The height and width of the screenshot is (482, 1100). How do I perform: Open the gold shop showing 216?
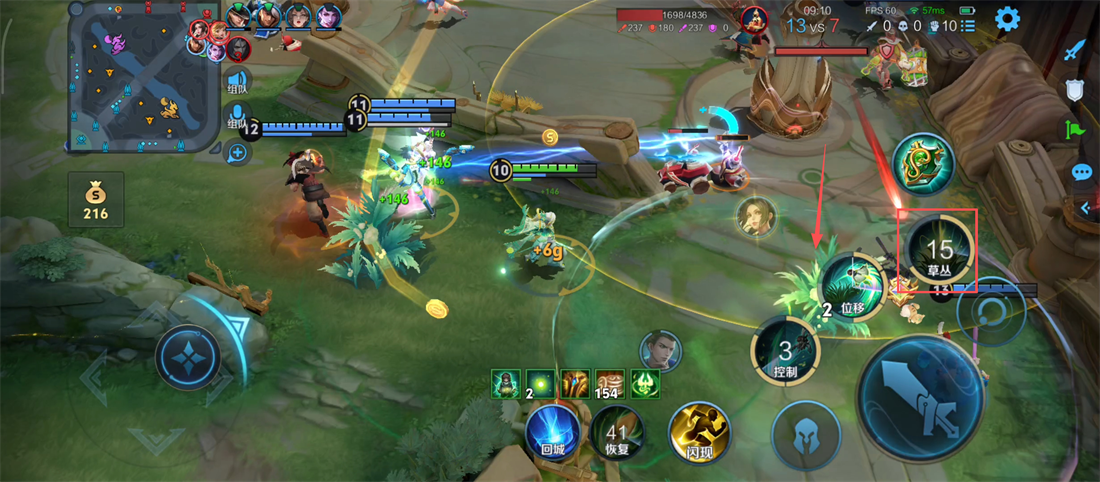point(96,199)
